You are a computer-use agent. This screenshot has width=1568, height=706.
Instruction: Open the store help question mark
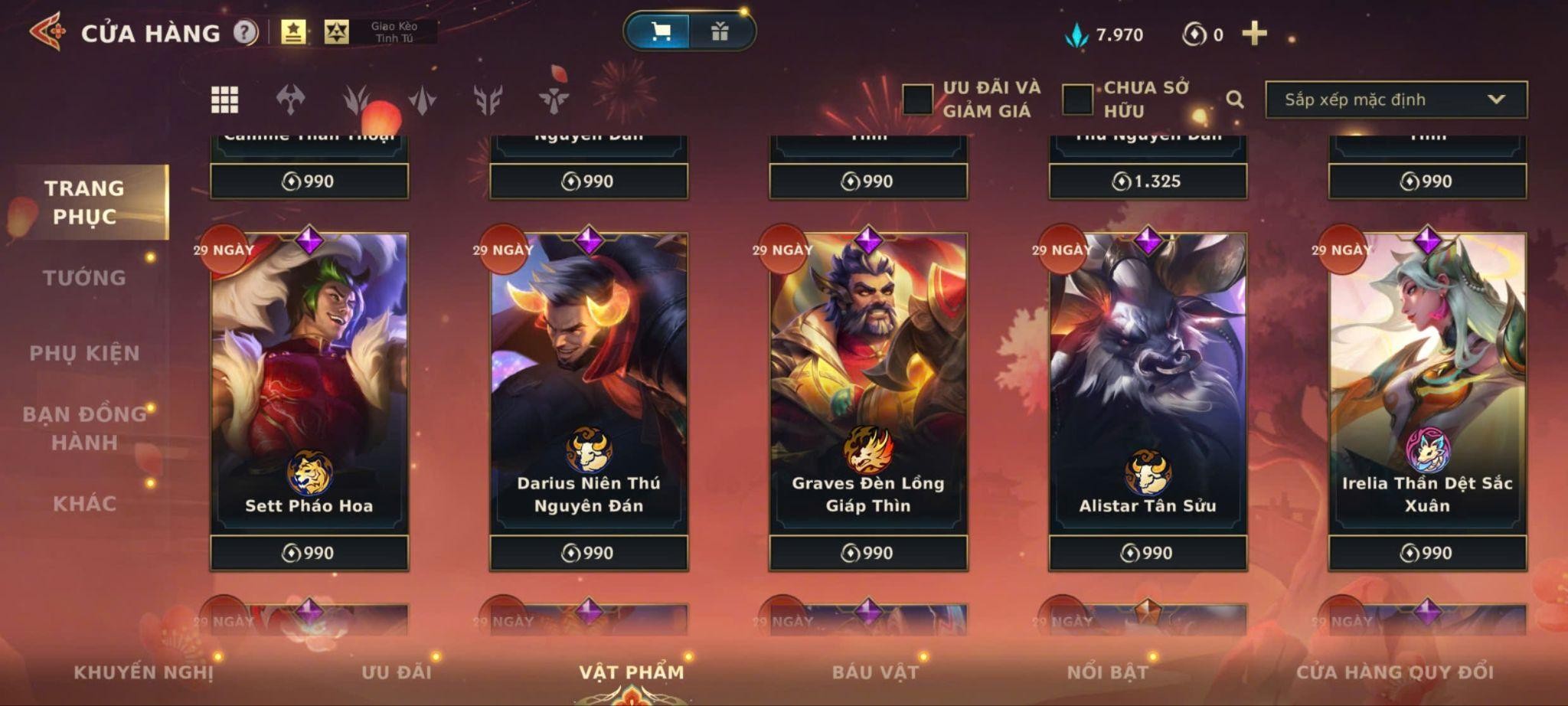click(x=245, y=32)
